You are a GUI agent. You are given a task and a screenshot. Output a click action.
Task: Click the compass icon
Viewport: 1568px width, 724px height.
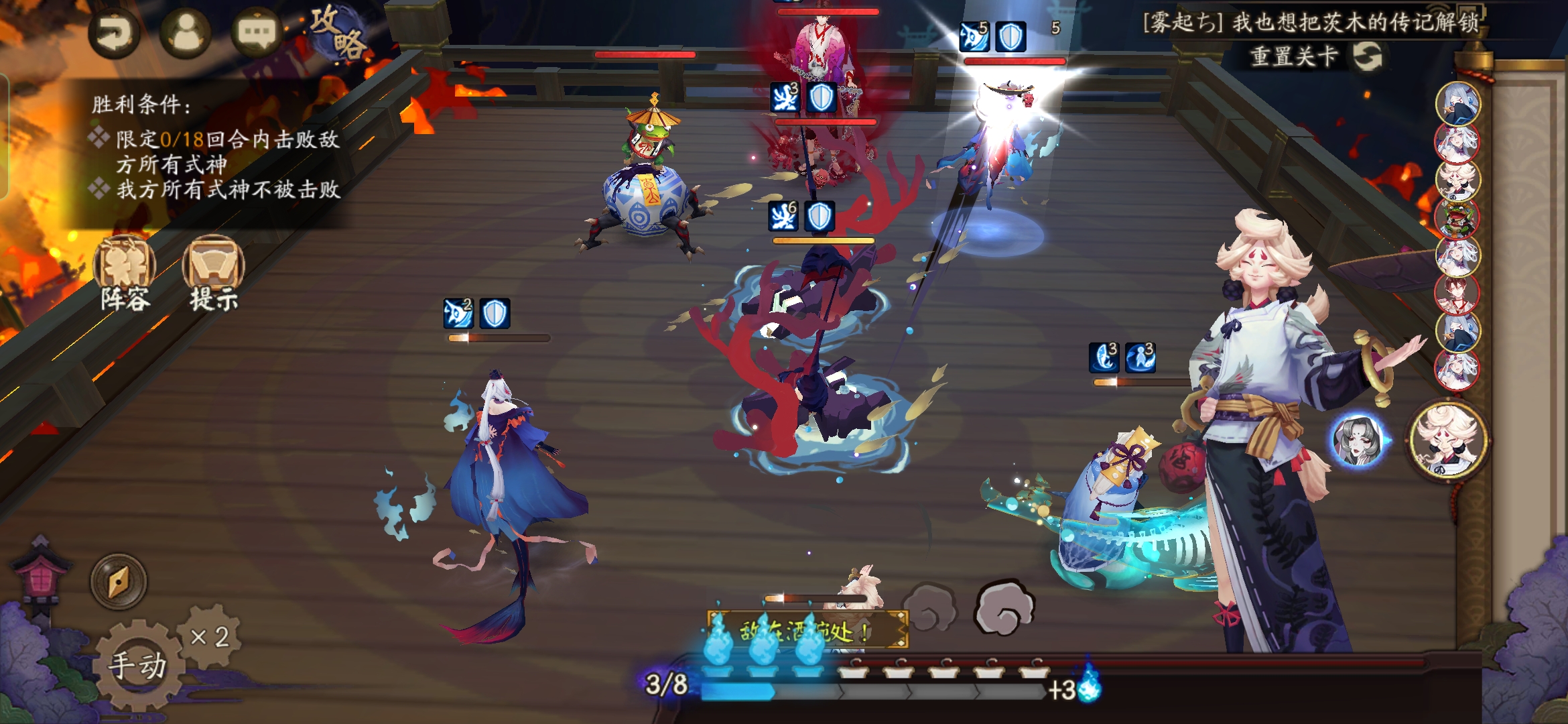(119, 581)
